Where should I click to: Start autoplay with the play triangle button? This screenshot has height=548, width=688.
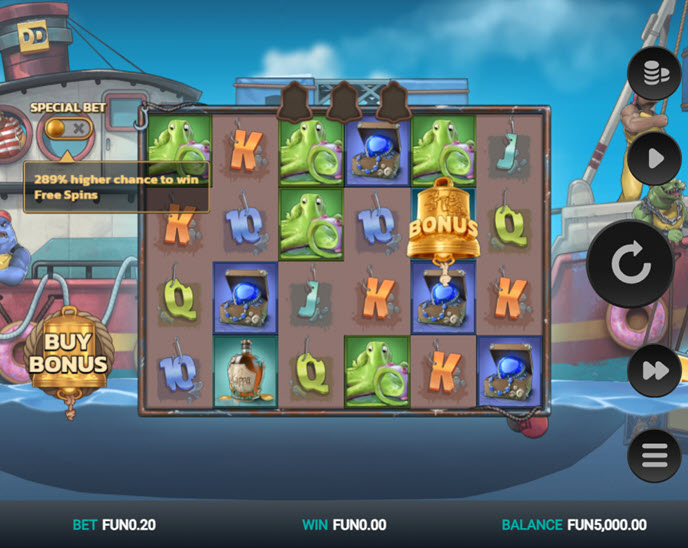pos(654,159)
